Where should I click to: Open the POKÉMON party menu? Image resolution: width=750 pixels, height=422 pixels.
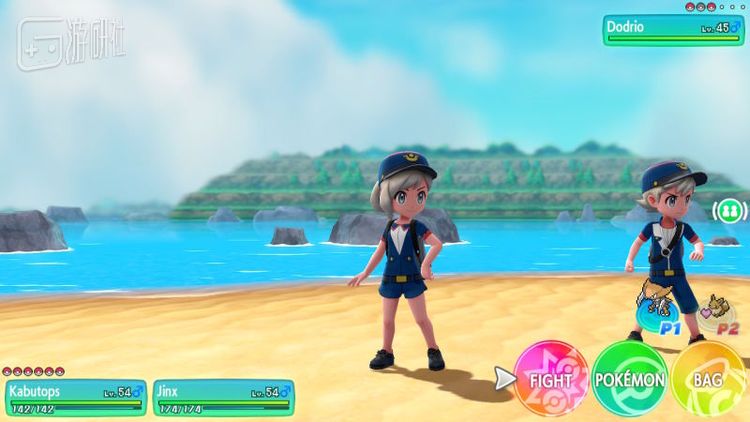coord(629,379)
